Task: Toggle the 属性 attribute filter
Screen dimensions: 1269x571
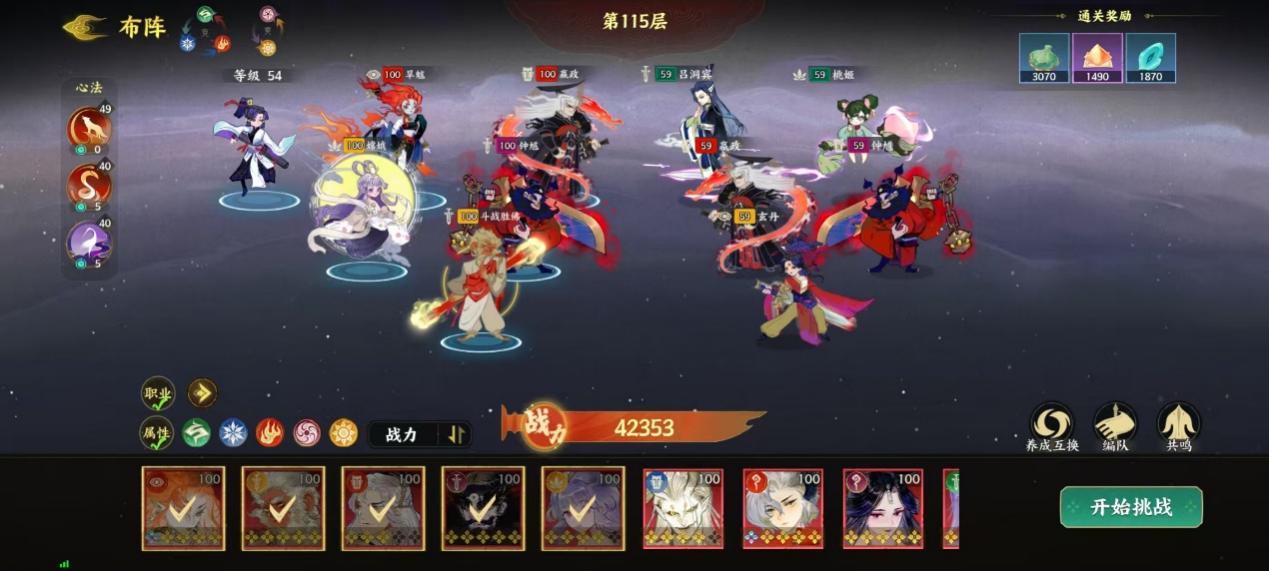Action: coord(157,433)
